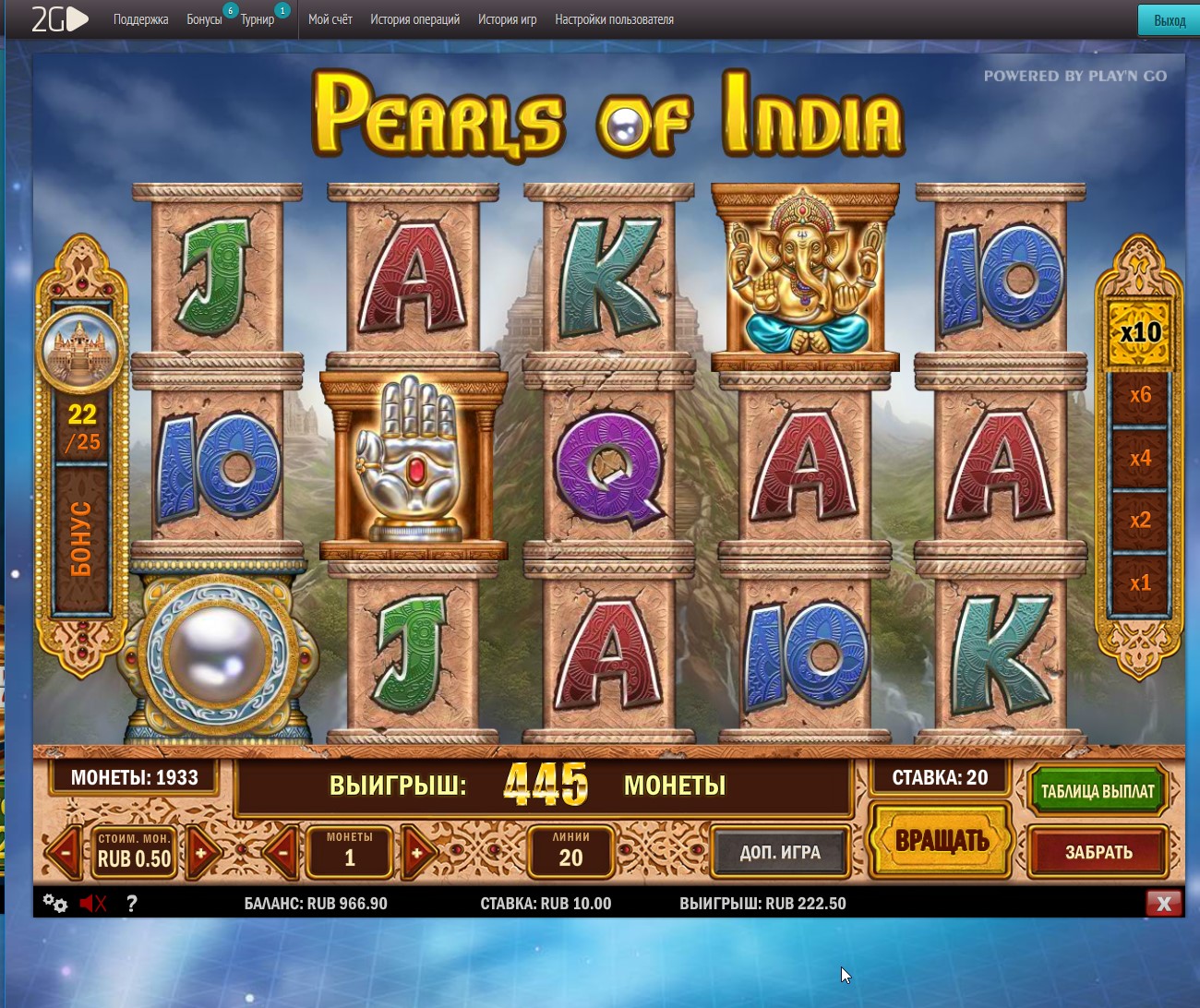The height and width of the screenshot is (1008, 1200).
Task: Spin the reels with the ВРАЩАТЬ button
Action: (941, 841)
